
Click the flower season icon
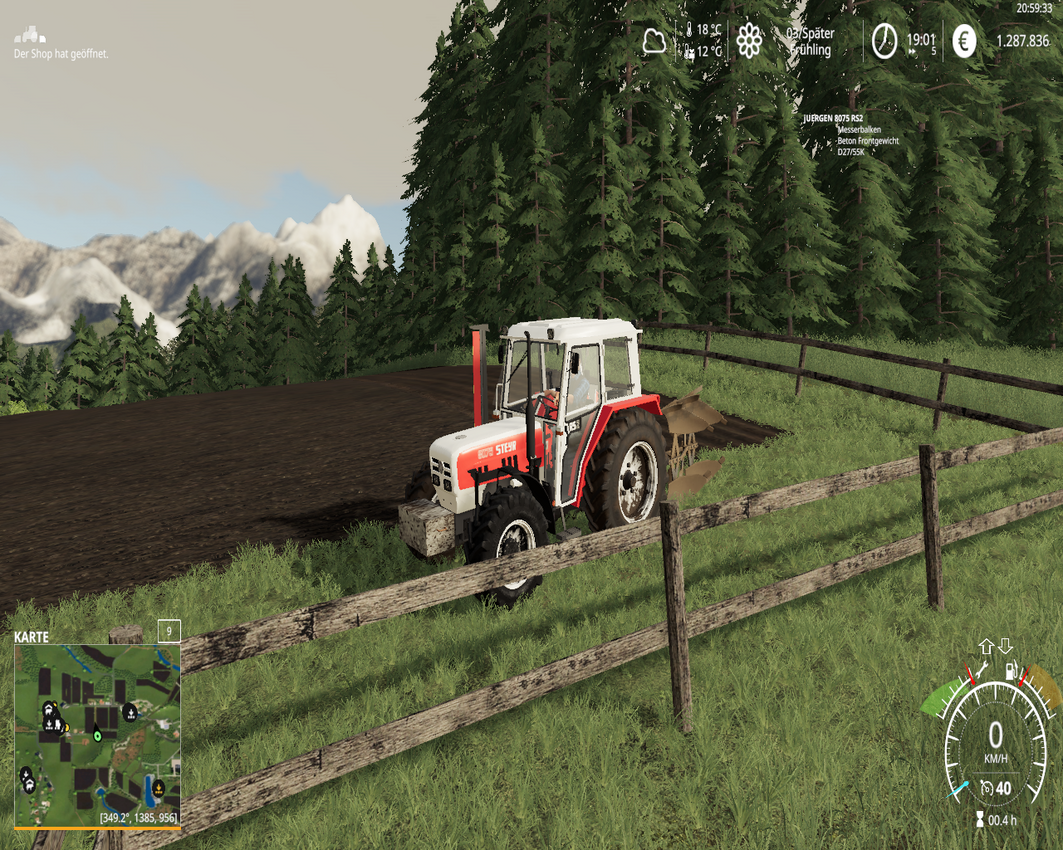coord(749,41)
